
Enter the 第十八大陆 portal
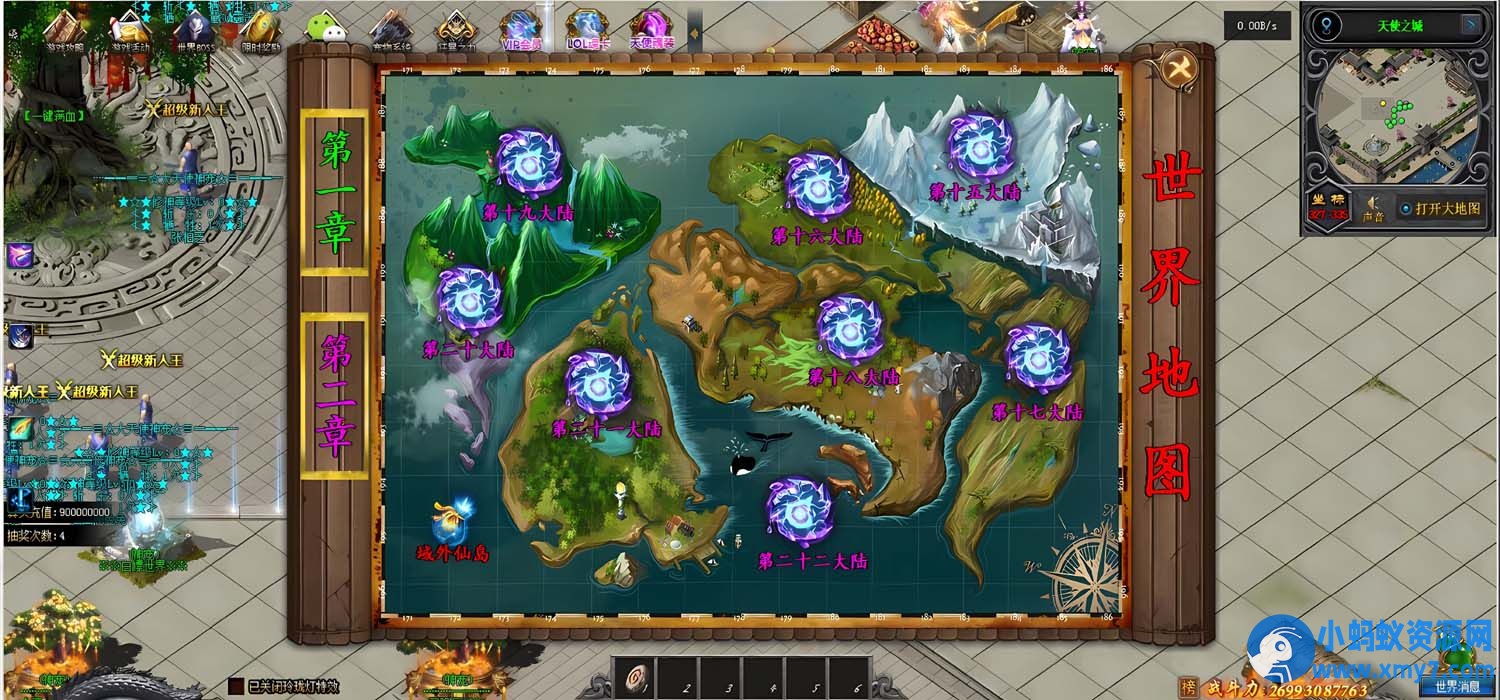[850, 329]
